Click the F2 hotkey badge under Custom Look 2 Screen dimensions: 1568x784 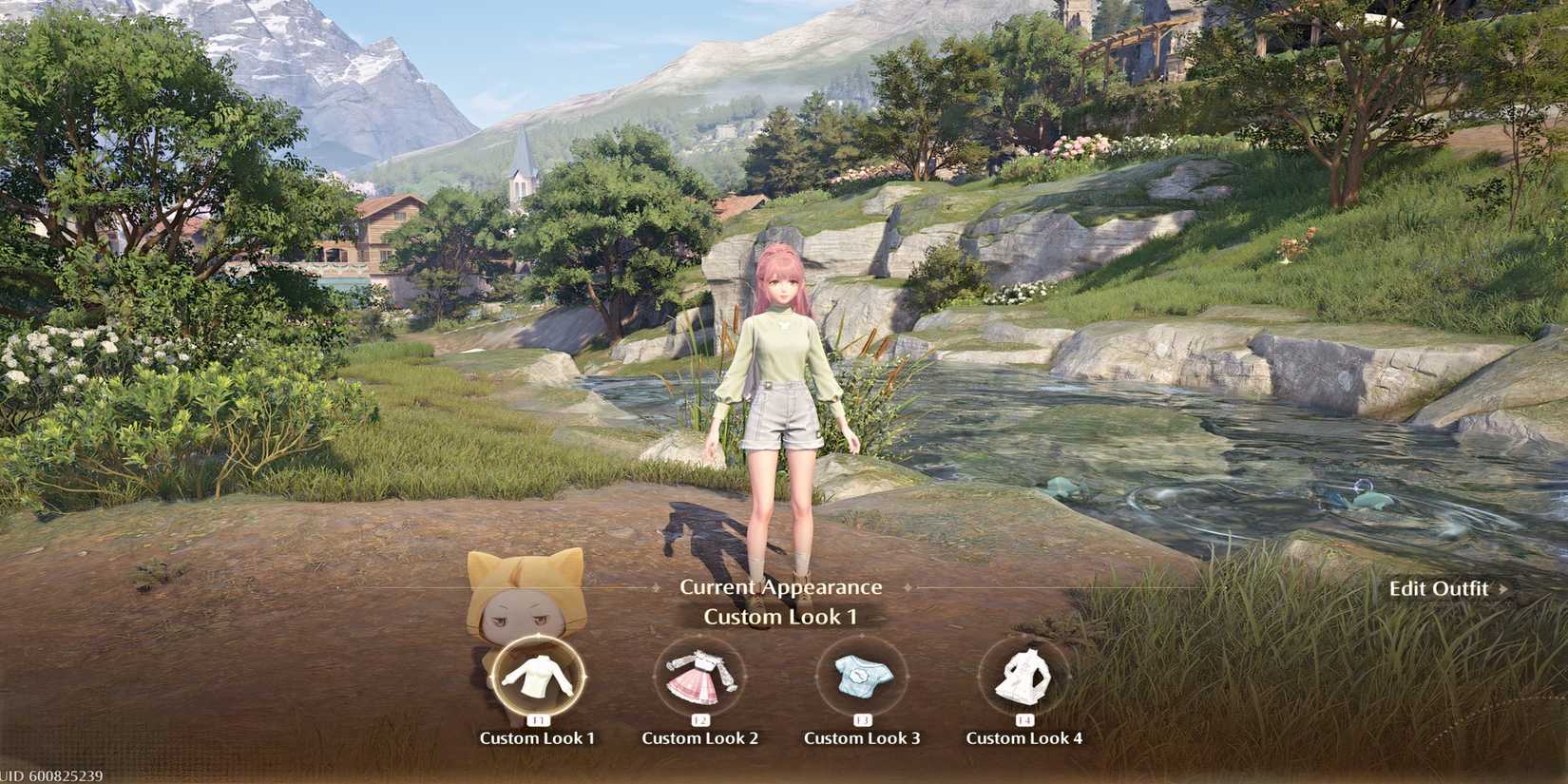701,718
